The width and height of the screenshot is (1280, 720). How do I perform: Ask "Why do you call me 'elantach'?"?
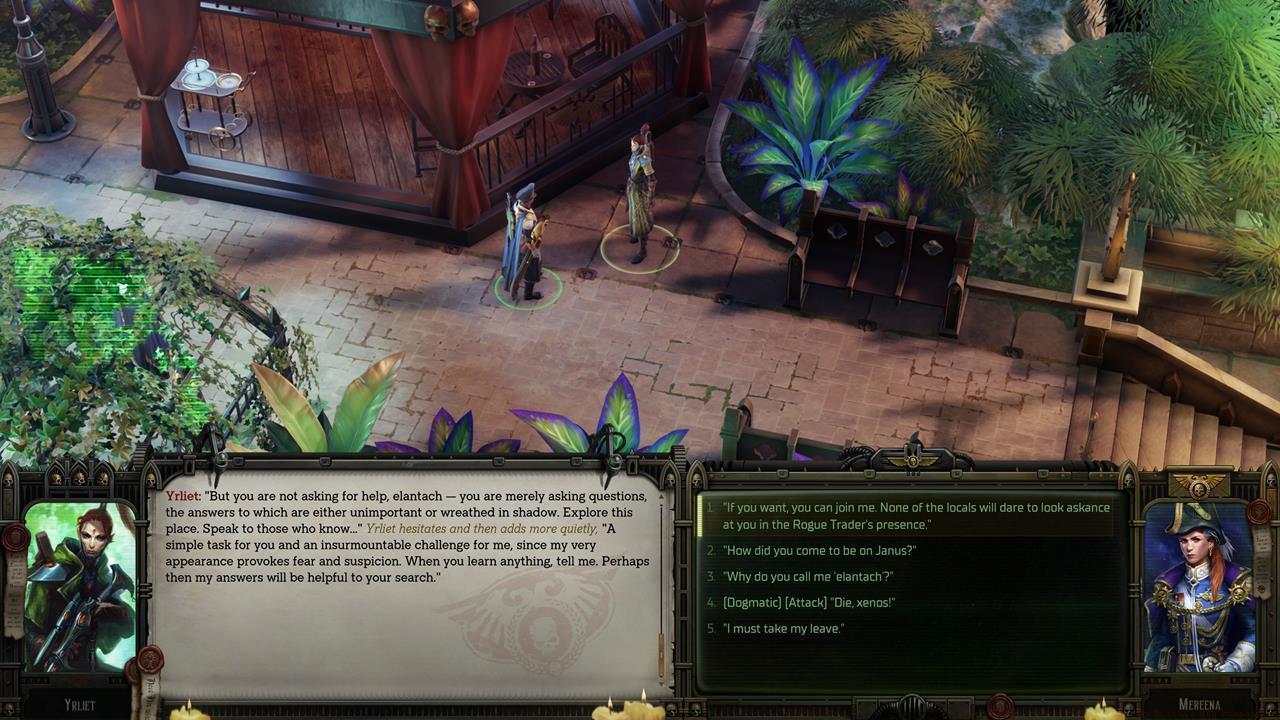click(807, 576)
